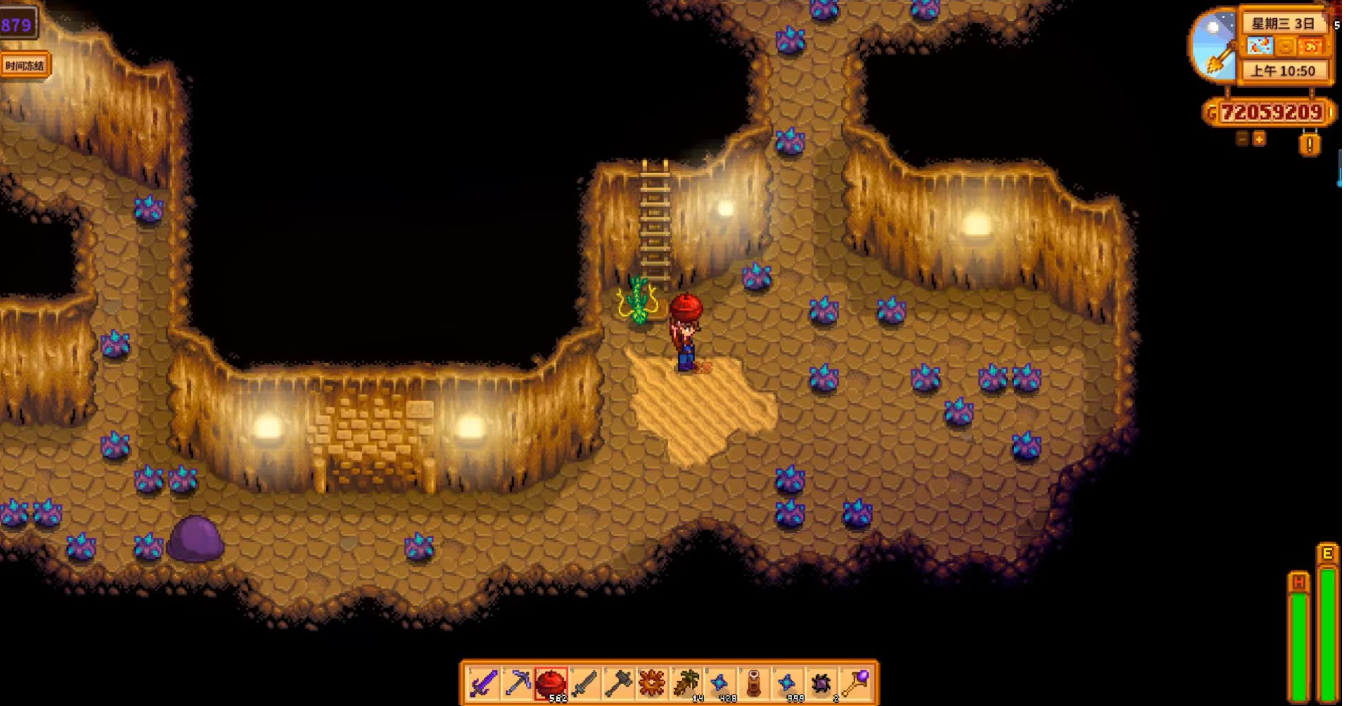Screen dimensions: 1346x706
Task: Select the palm-leaf item stack of 14
Action: tap(687, 684)
